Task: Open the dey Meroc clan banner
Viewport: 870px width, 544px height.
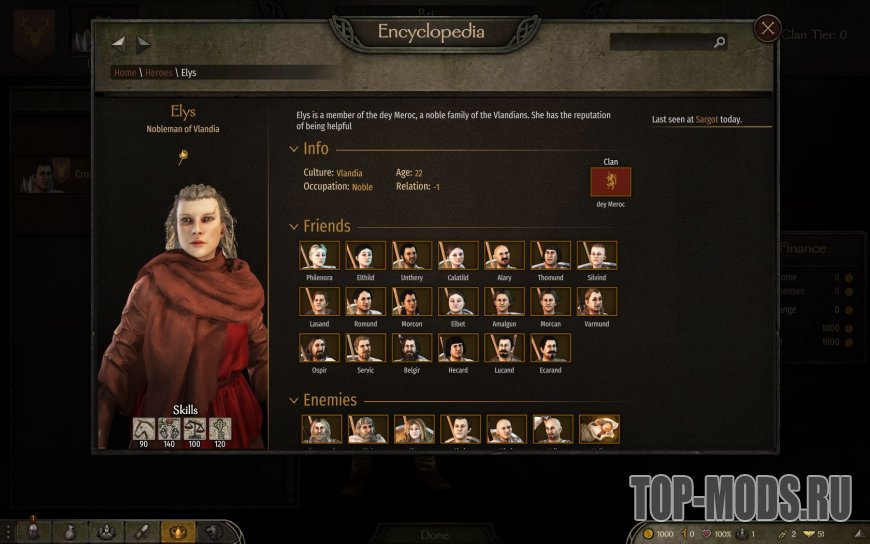Action: coord(611,181)
